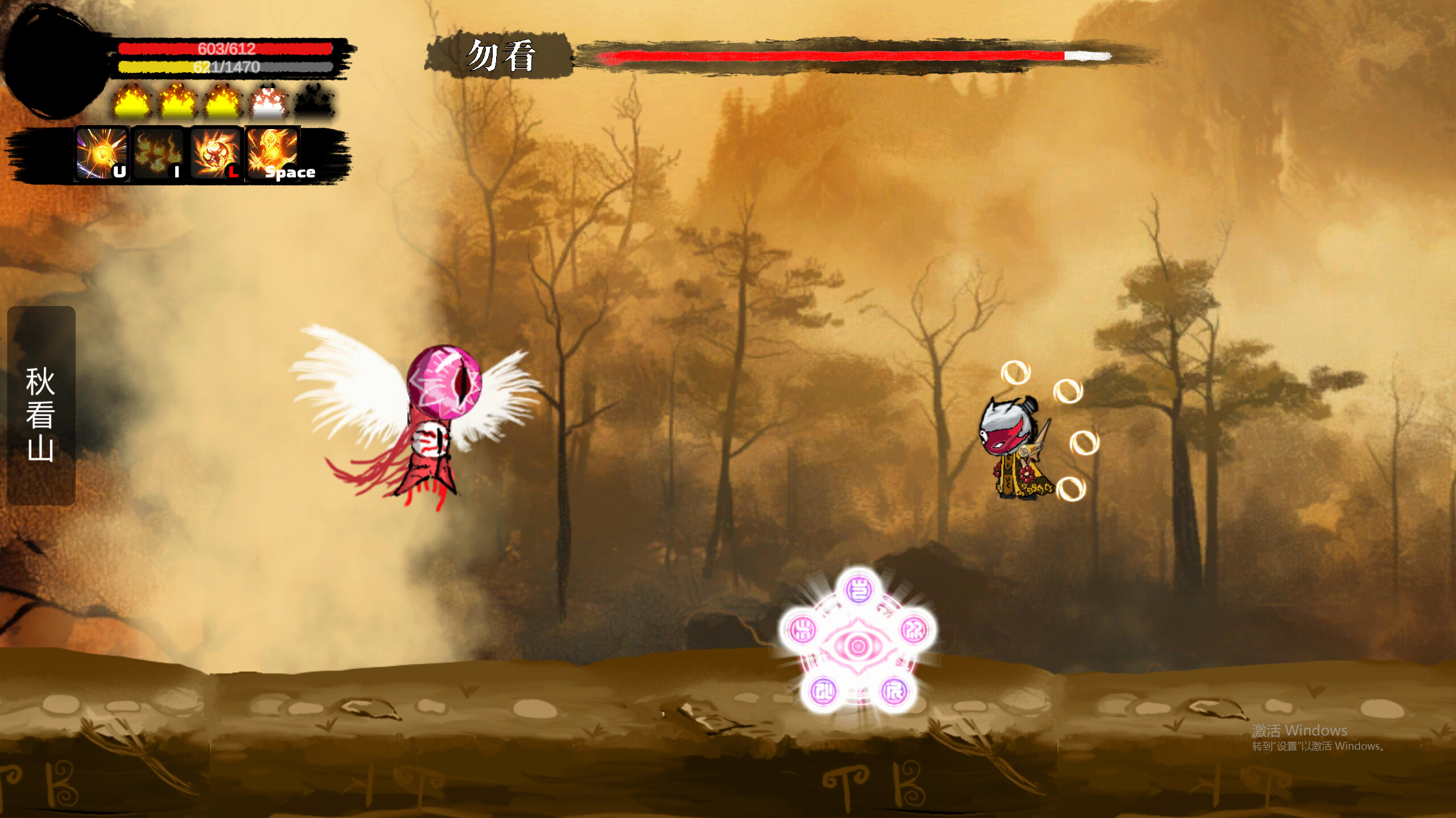Toggle the first yellow flame charge
Screen dimensions: 1456x818
131,102
